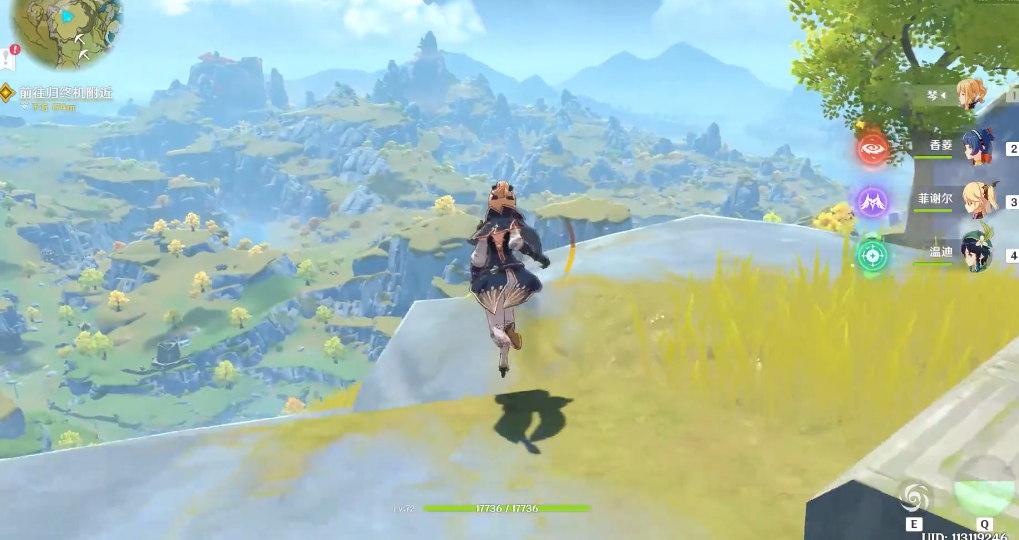Activate the green elemental burst orb
This screenshot has width=1019, height=540.
point(984,488)
